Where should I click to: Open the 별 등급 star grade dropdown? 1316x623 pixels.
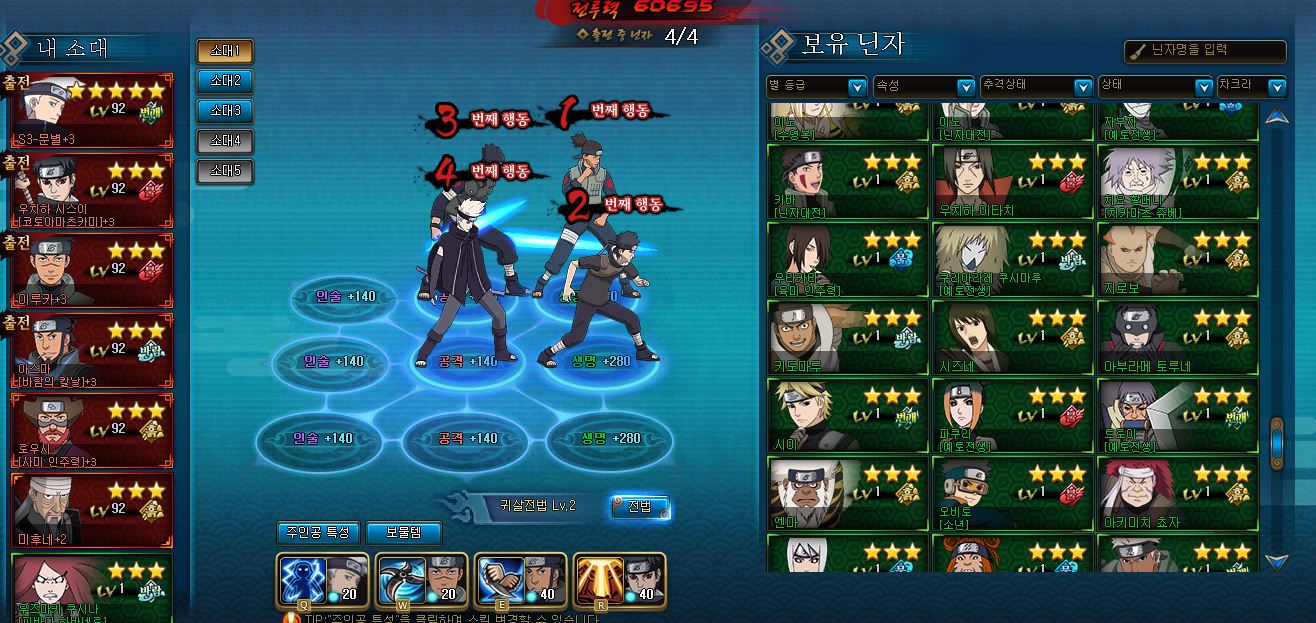816,87
